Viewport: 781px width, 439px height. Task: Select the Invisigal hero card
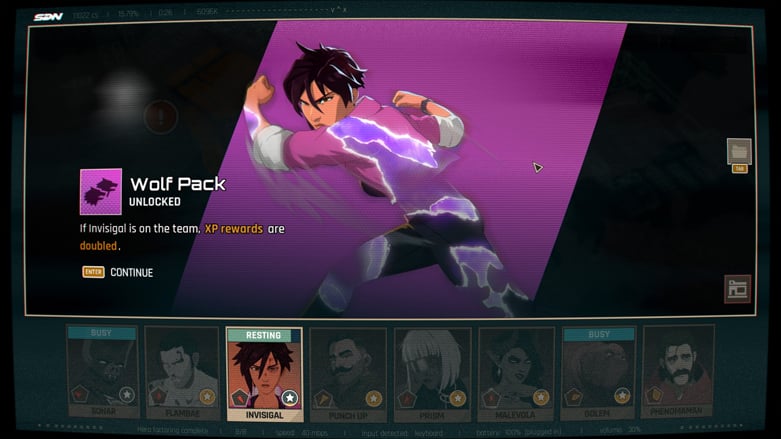pyautogui.click(x=264, y=372)
